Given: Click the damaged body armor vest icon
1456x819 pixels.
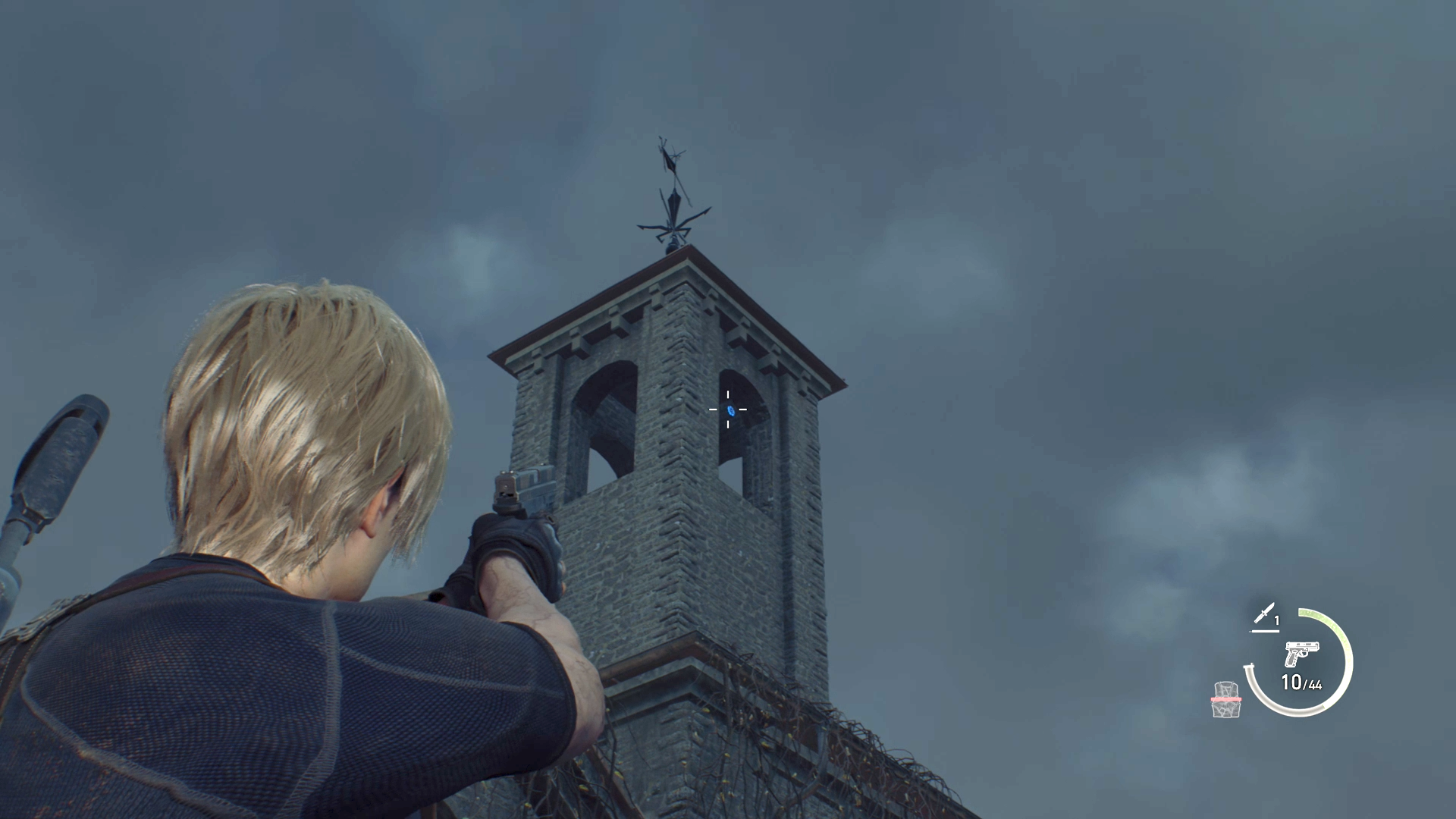Looking at the screenshot, I should tap(1225, 699).
